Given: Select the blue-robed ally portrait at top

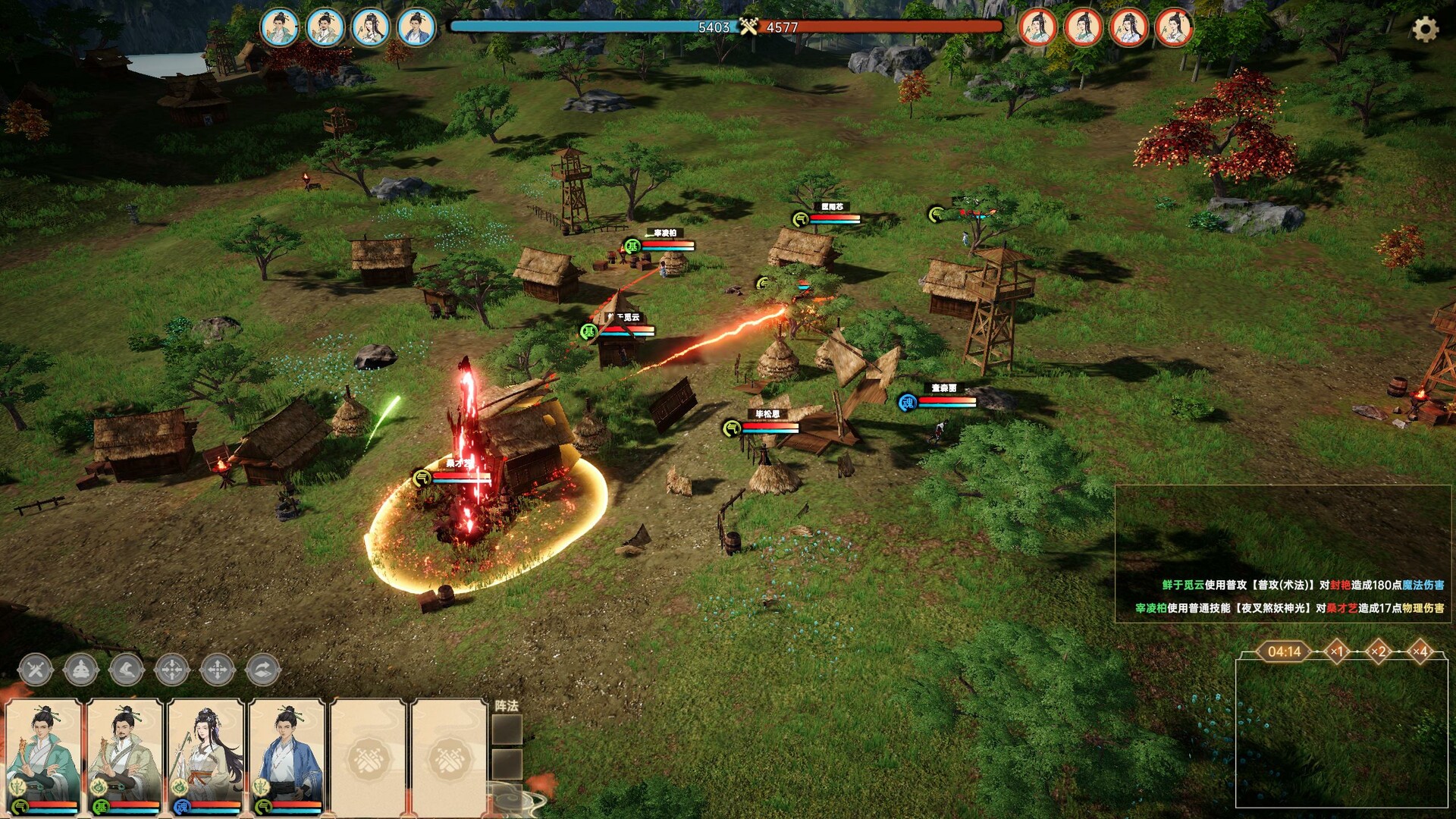Looking at the screenshot, I should 416,28.
